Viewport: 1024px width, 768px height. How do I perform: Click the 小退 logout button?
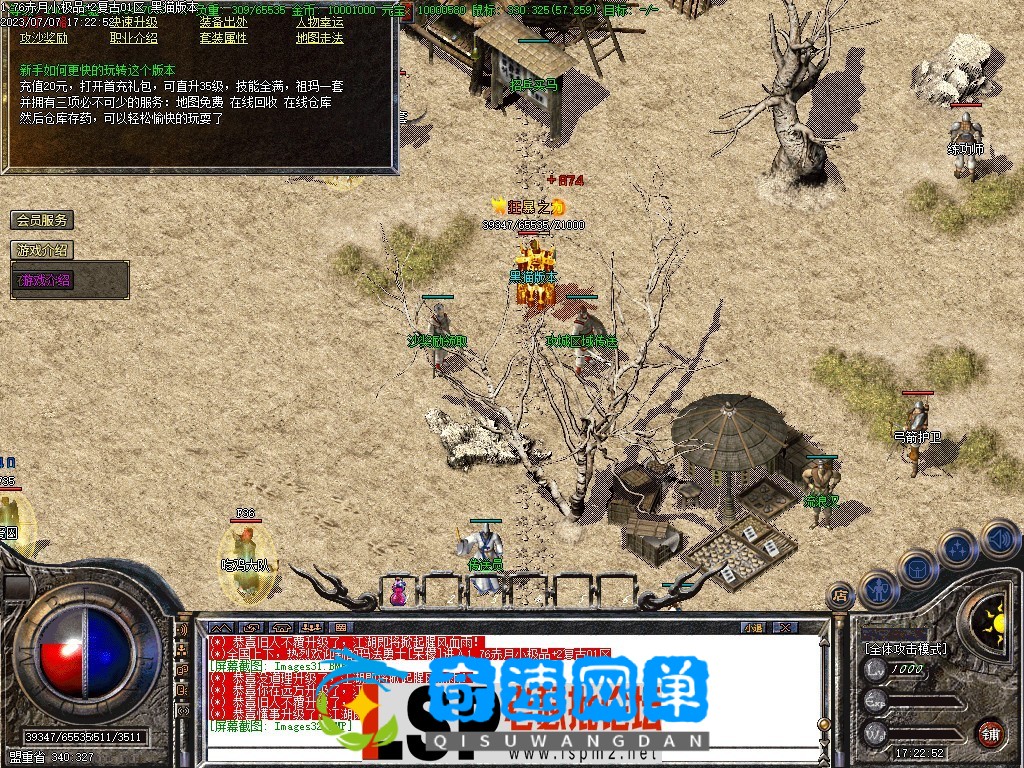coord(754,627)
